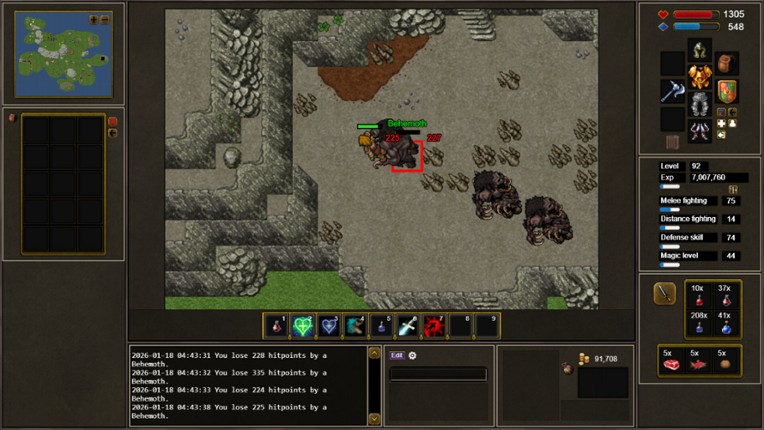Activate the blue heart spell in slot 3
This screenshot has width=764, height=430.
(329, 326)
